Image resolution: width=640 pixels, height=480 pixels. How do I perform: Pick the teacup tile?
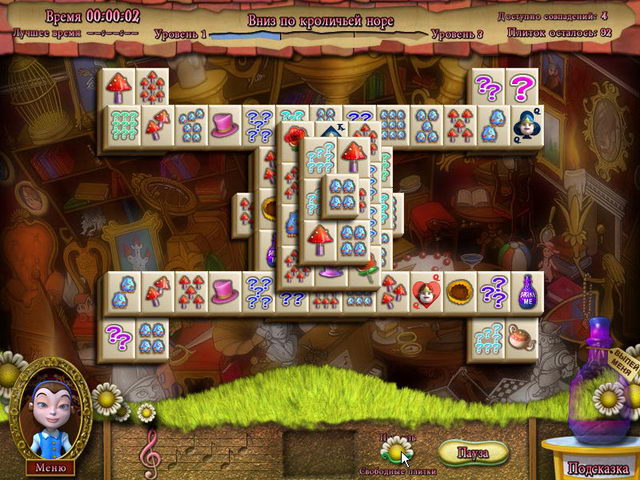pos(522,337)
